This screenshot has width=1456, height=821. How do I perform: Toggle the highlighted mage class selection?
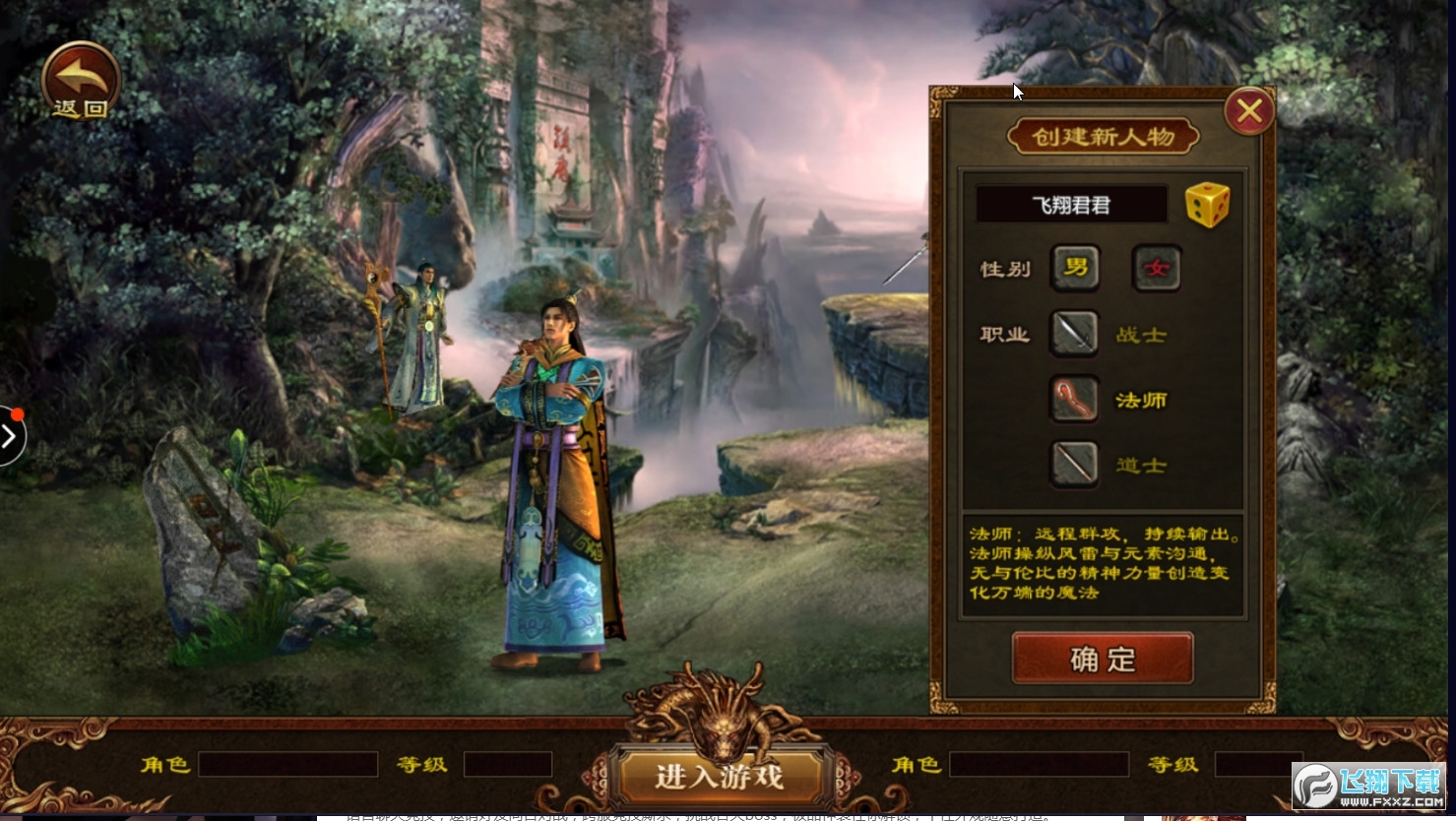pos(1074,400)
